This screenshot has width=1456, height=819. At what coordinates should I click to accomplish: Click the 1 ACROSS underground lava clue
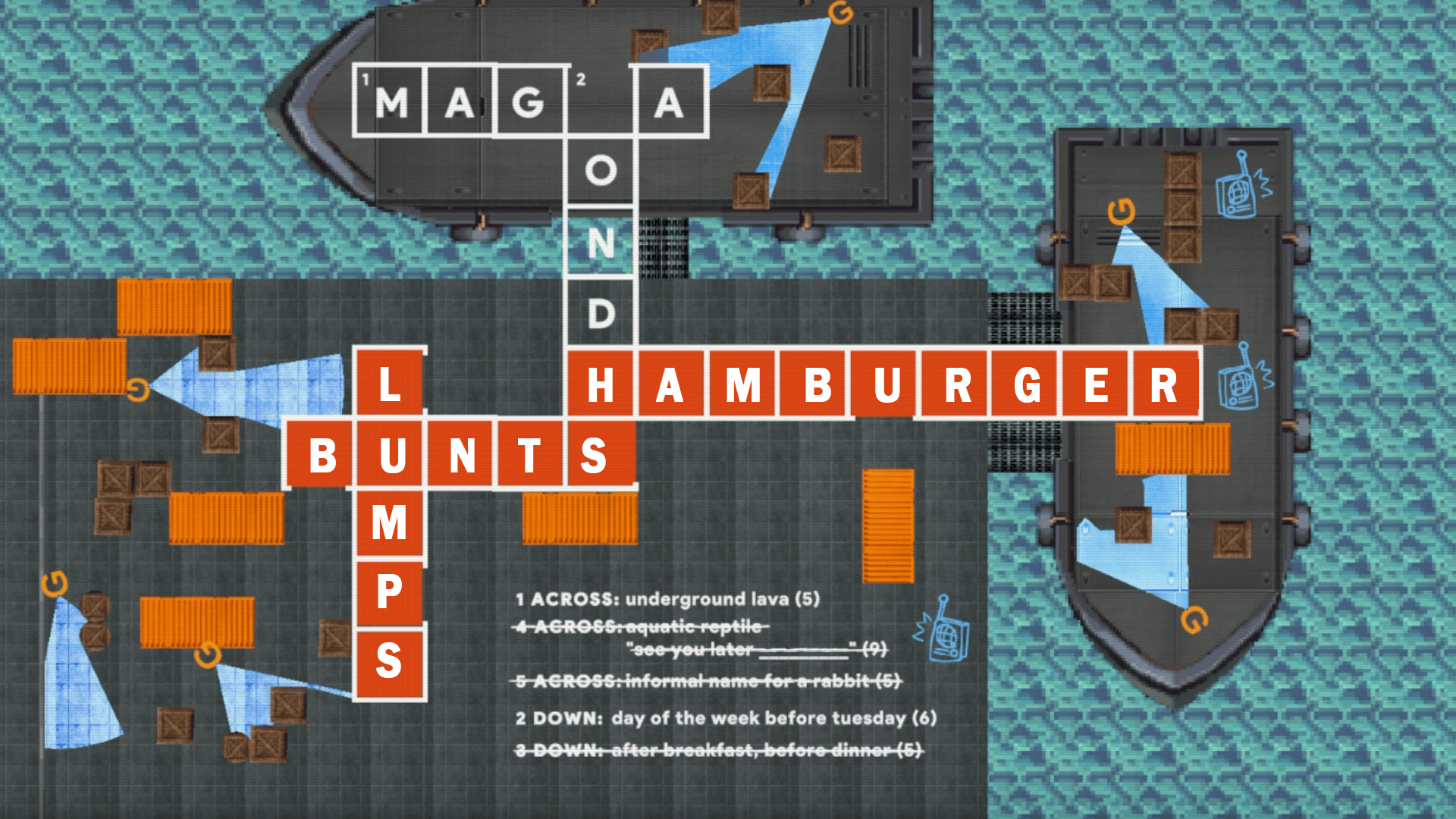click(667, 598)
